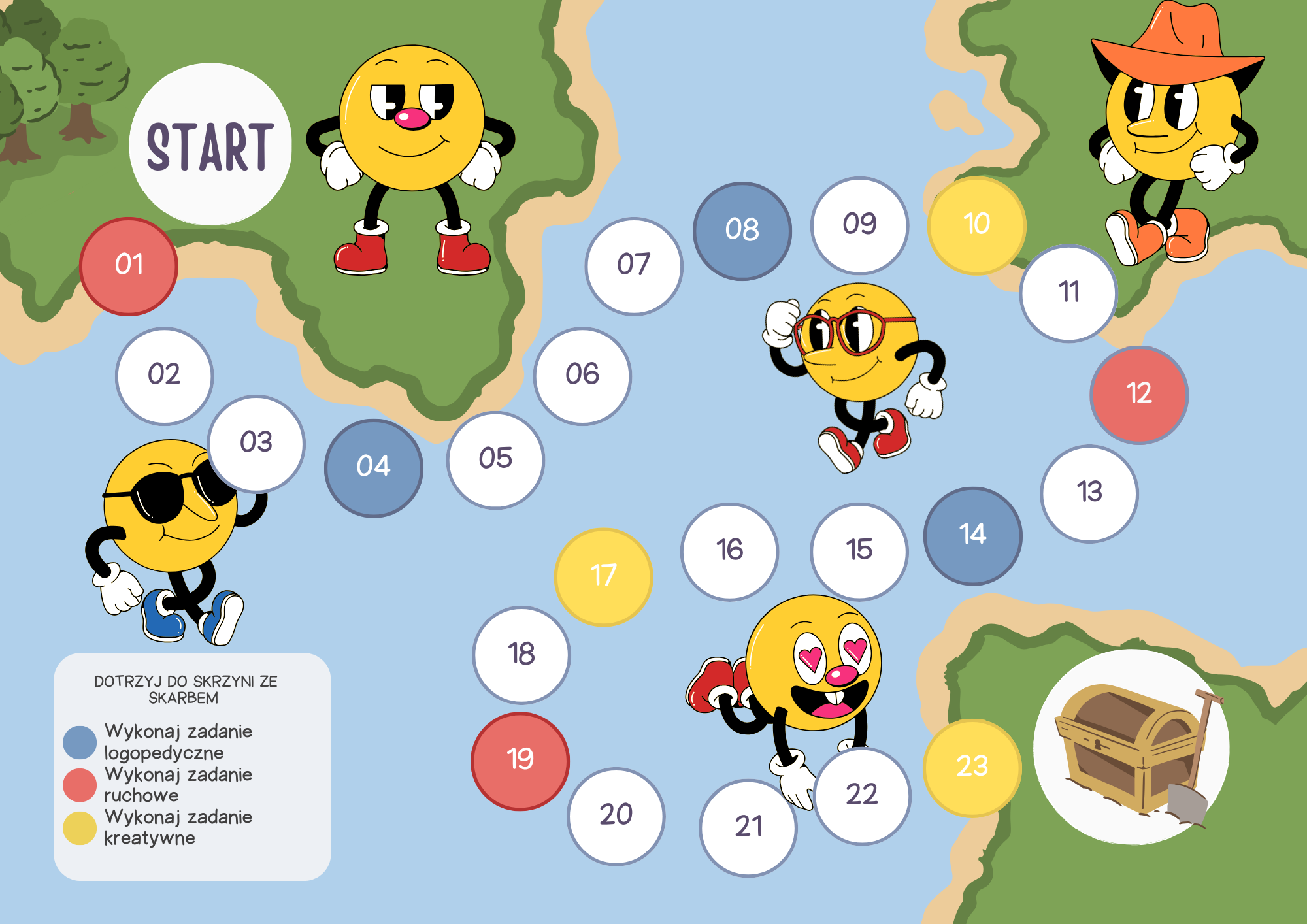Select the blue logopedyczne legend dot
This screenshot has width=1307, height=924.
[80, 742]
